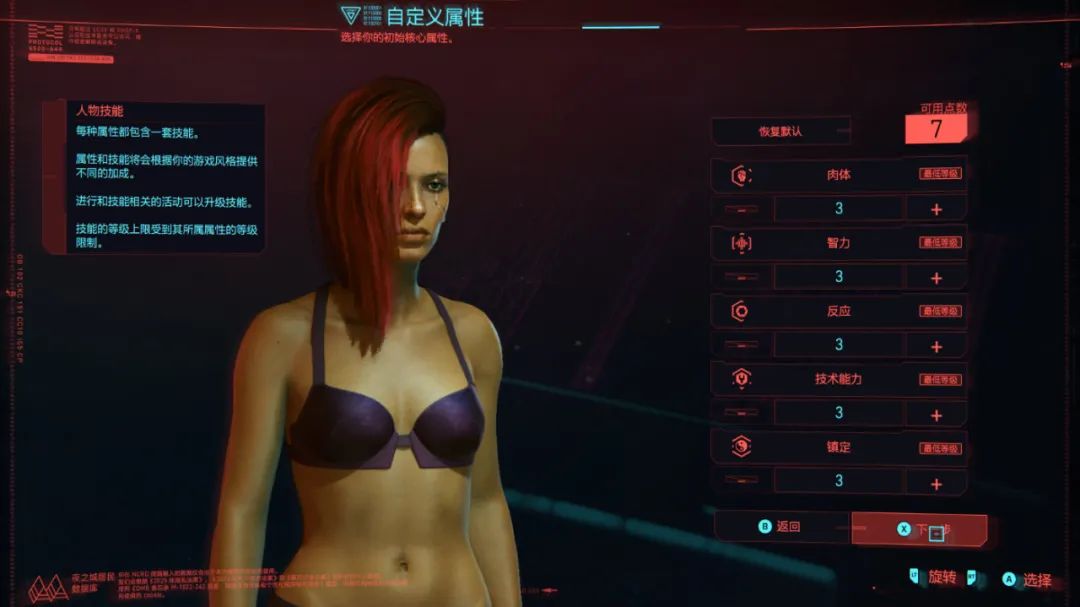This screenshot has width=1080, height=607.
Task: Choose the 反应 attribute row
Action: [838, 311]
